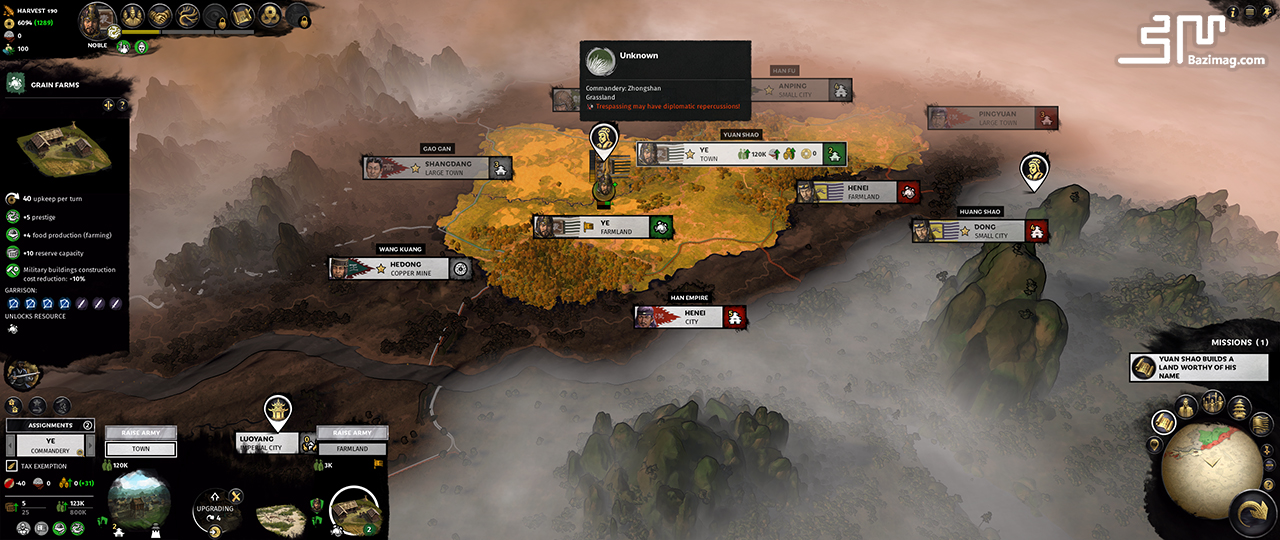The height and width of the screenshot is (540, 1280).
Task: Open the Grain Farms help question mark
Action: [x=122, y=105]
